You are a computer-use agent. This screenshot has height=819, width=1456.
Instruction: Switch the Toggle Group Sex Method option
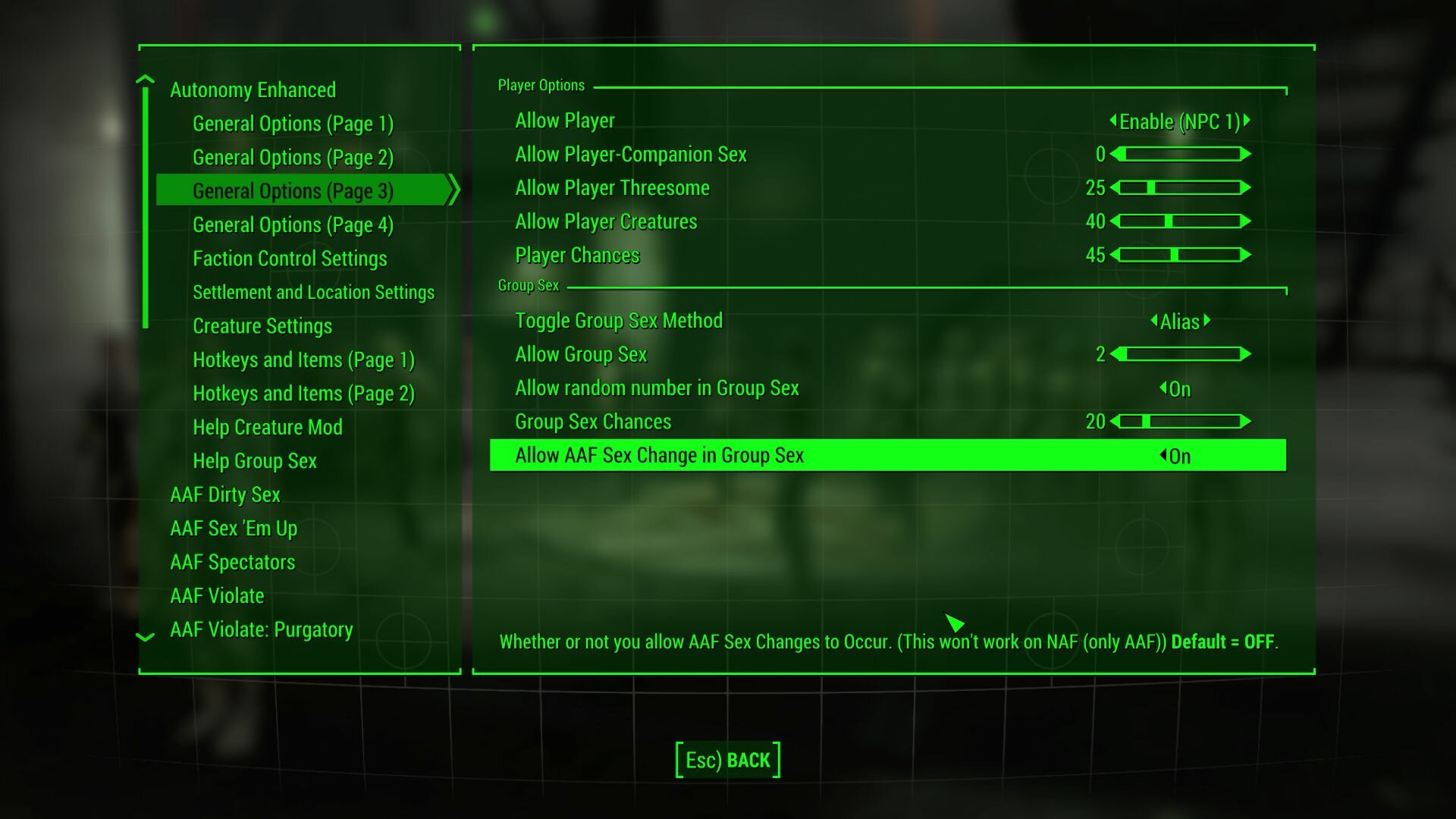[1180, 322]
